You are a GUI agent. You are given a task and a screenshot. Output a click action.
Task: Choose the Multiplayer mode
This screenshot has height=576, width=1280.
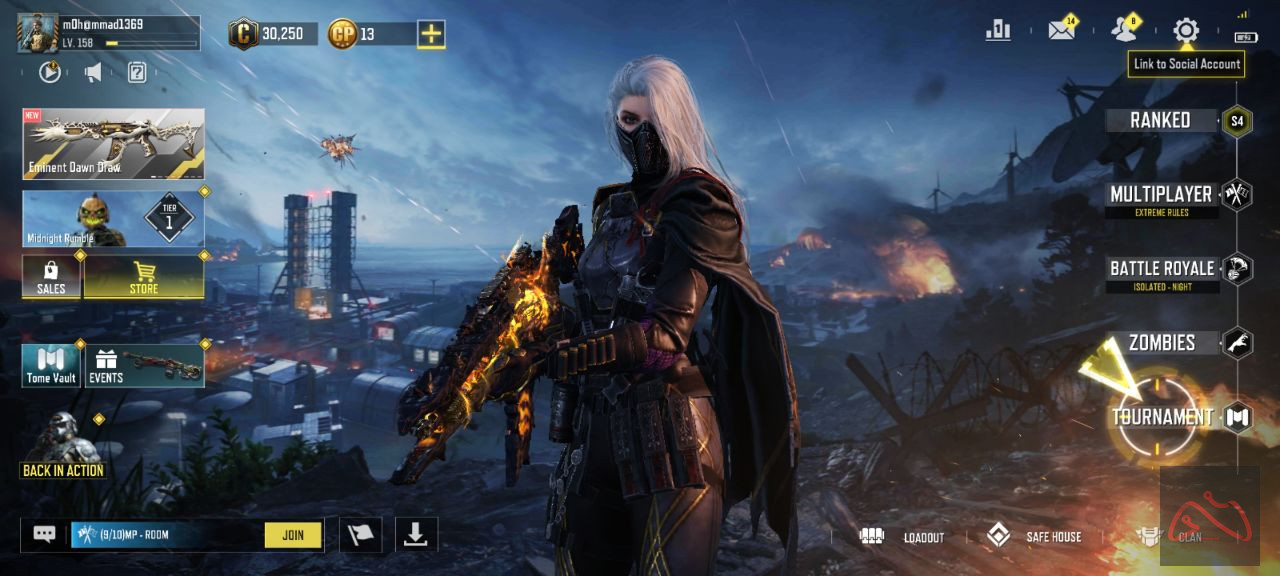(x=1161, y=195)
